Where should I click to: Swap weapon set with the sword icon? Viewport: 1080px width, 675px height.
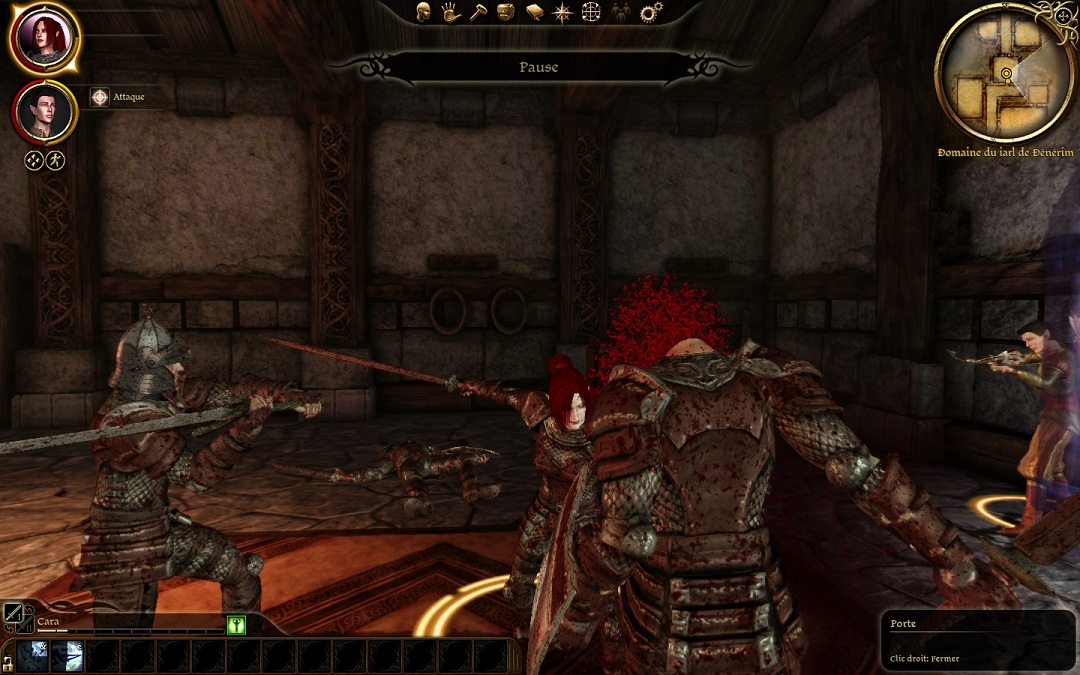point(14,614)
